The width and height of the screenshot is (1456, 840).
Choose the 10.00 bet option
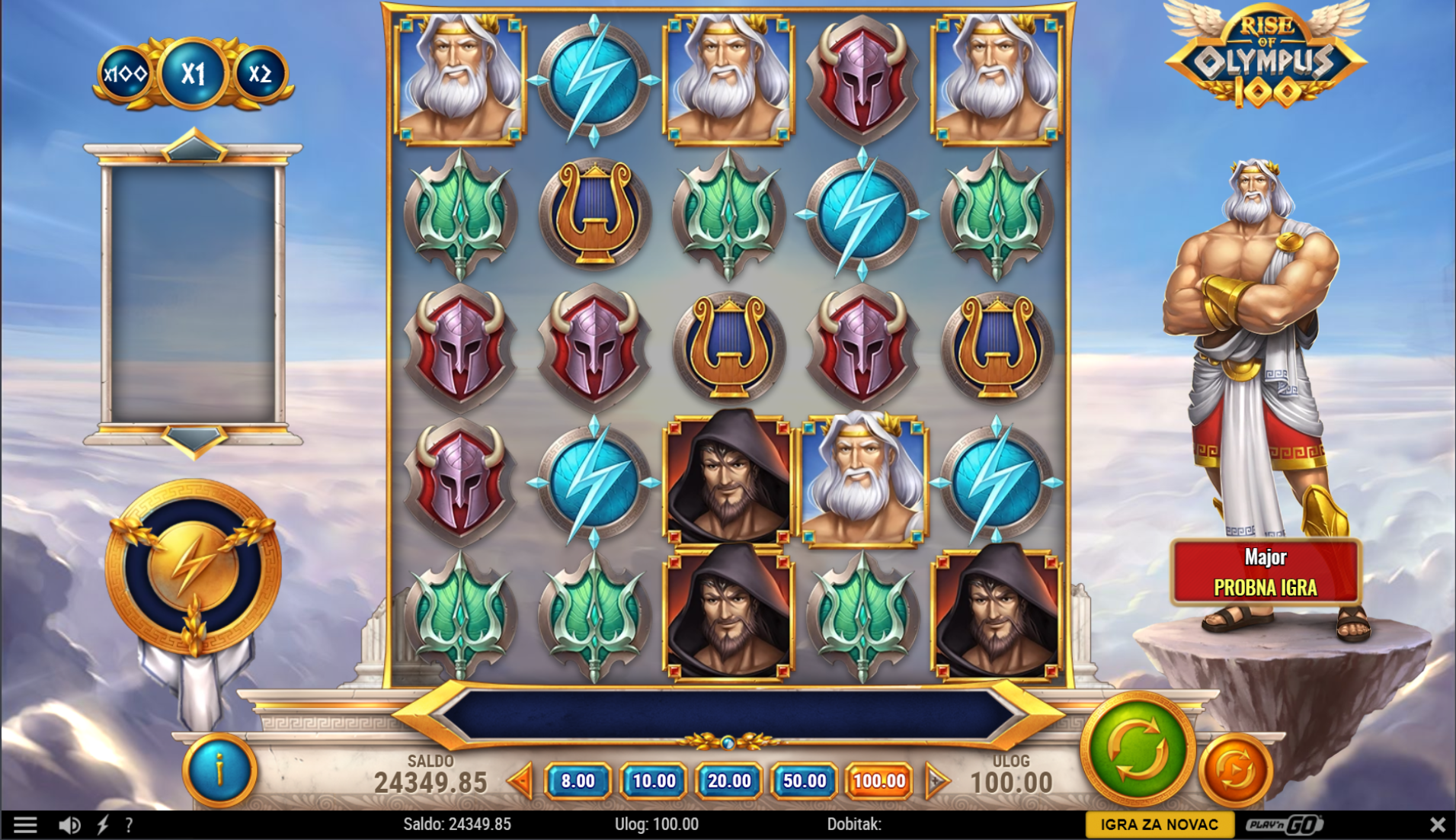654,781
